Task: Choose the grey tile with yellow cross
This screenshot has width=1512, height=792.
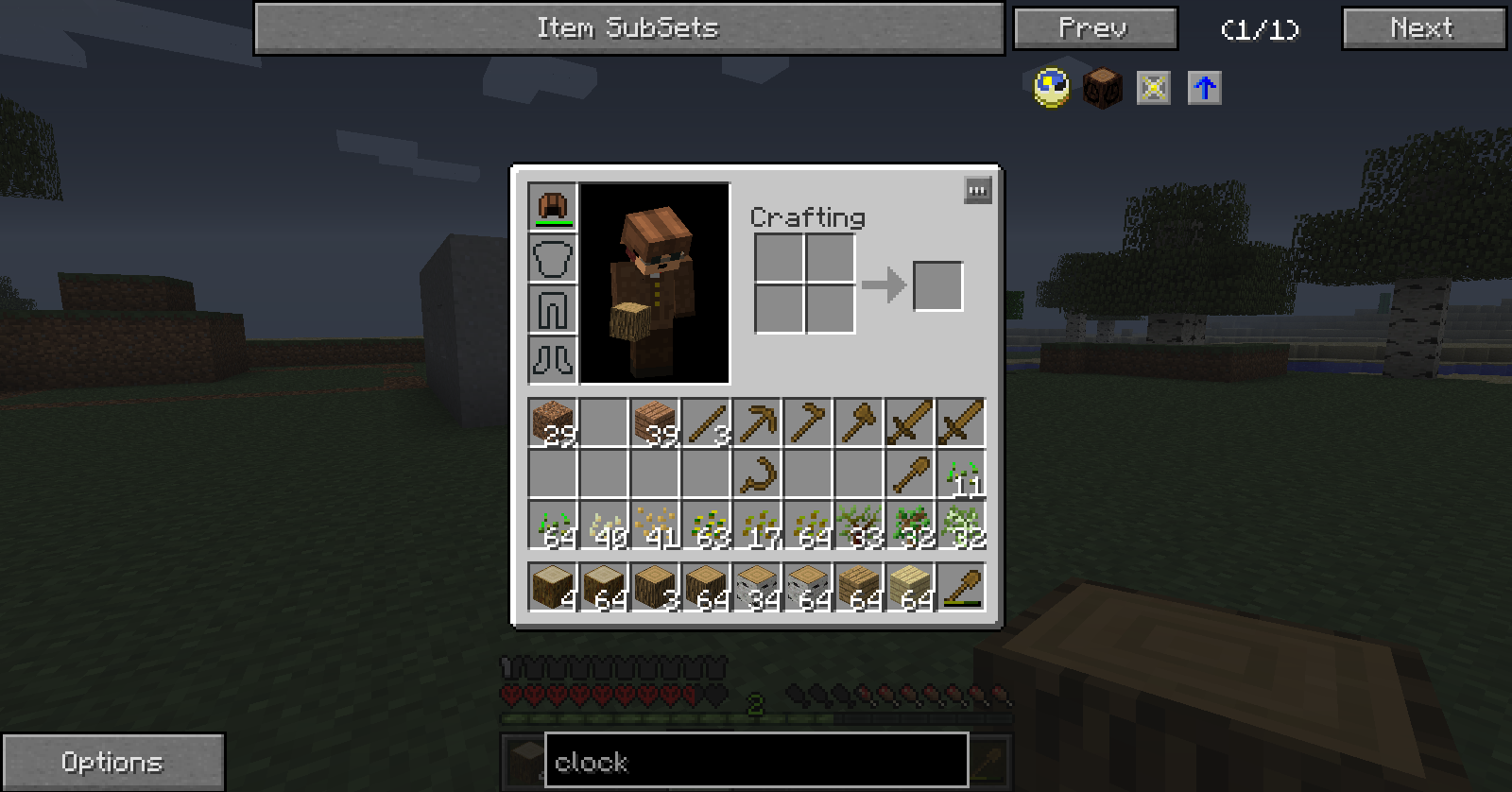Action: tap(1153, 88)
